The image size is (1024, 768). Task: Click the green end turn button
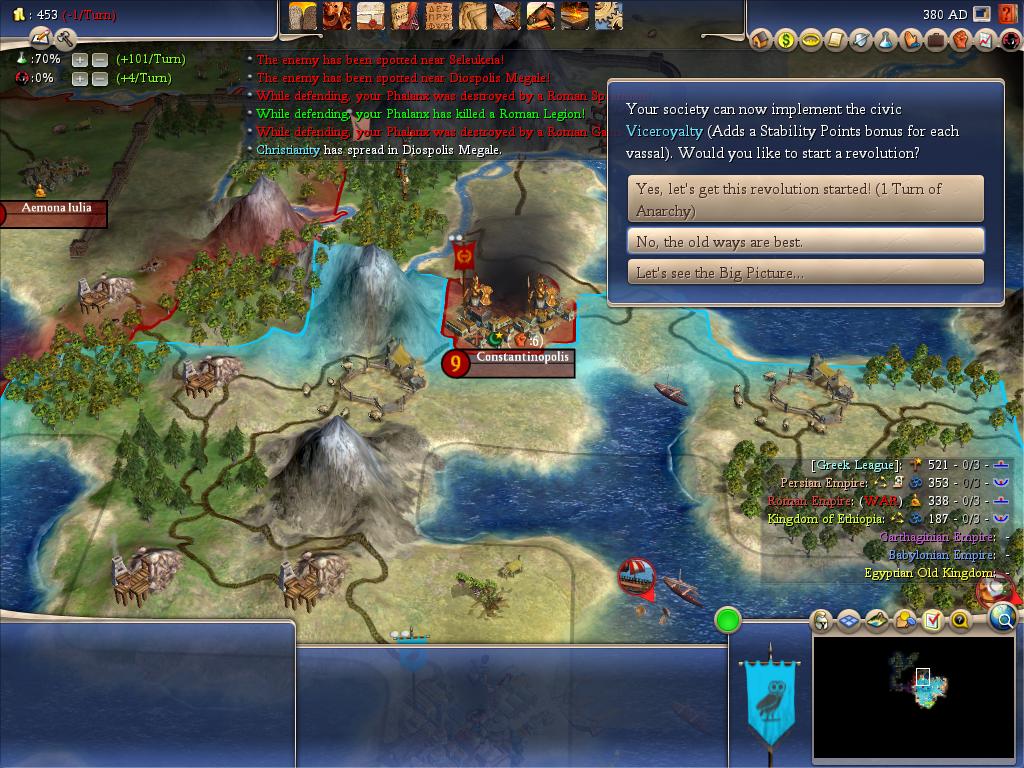728,620
